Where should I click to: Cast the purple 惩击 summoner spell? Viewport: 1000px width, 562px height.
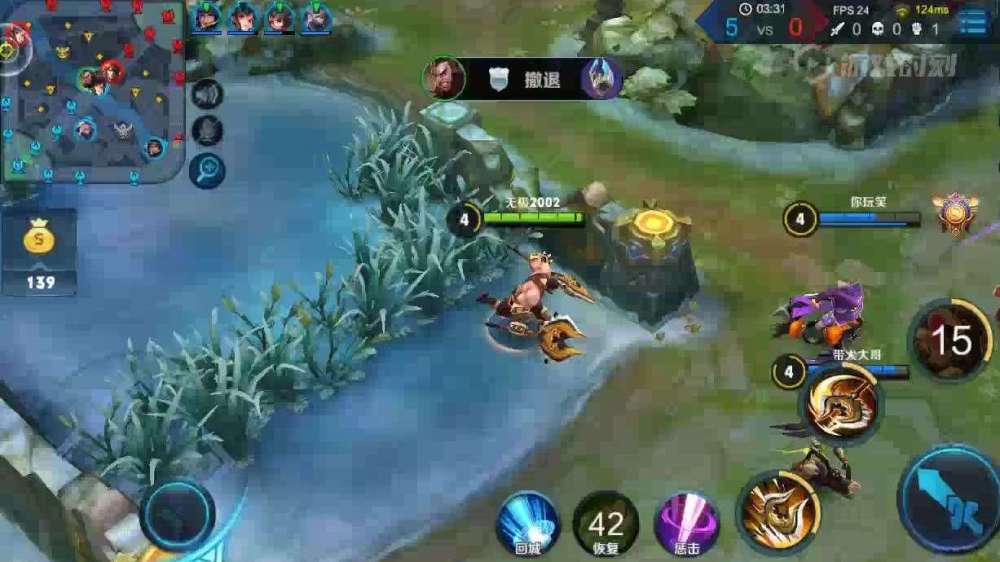pos(686,524)
